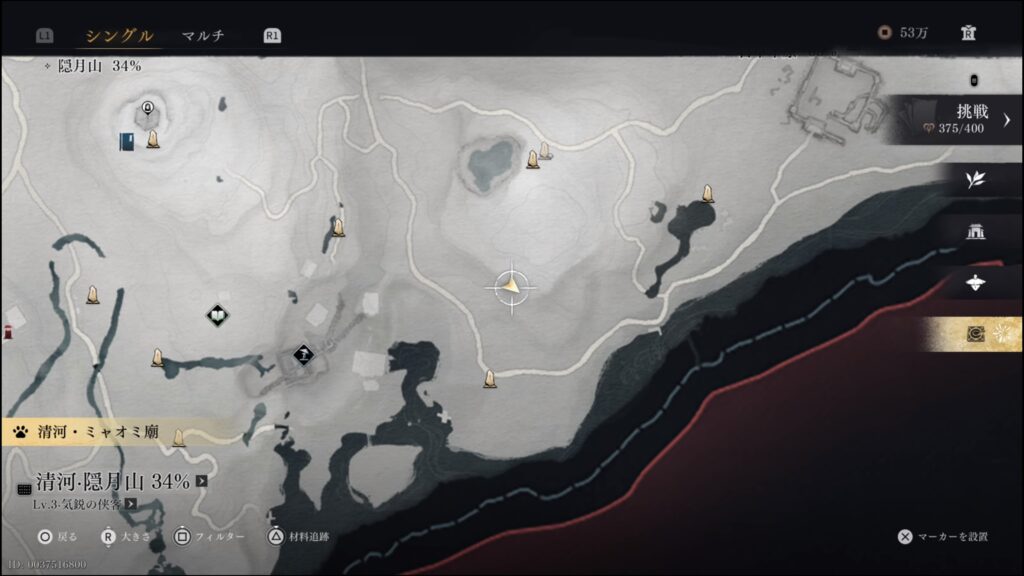1024x576 pixels.
Task: Select the highlighted gold spiral category
Action: coord(975,334)
